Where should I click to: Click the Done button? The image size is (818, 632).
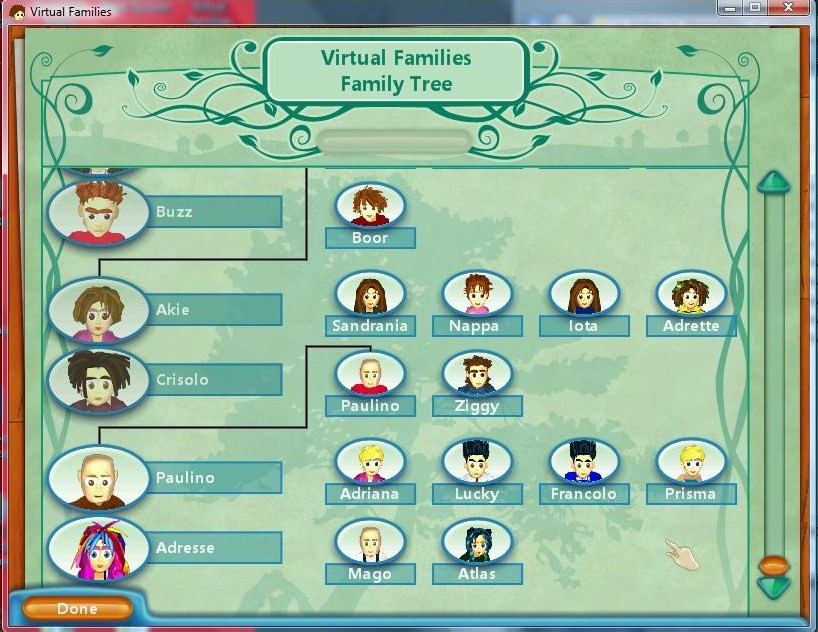(x=77, y=608)
